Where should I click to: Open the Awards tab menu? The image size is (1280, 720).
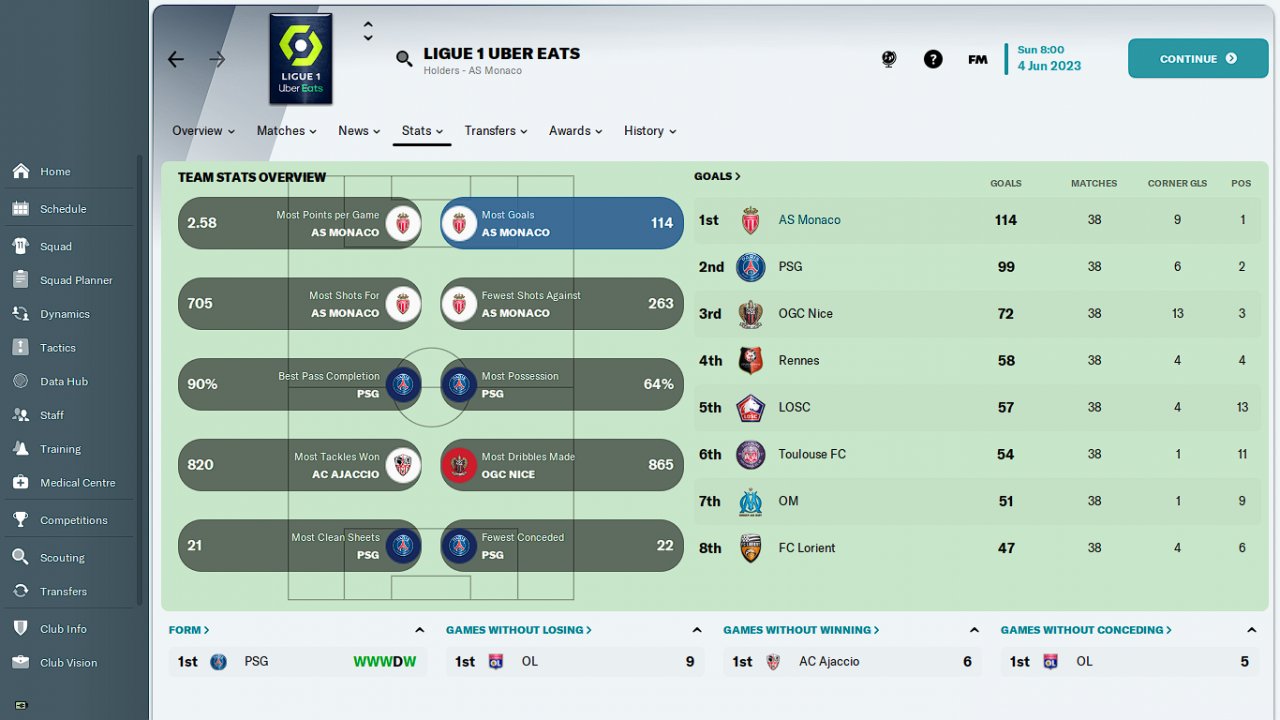575,131
